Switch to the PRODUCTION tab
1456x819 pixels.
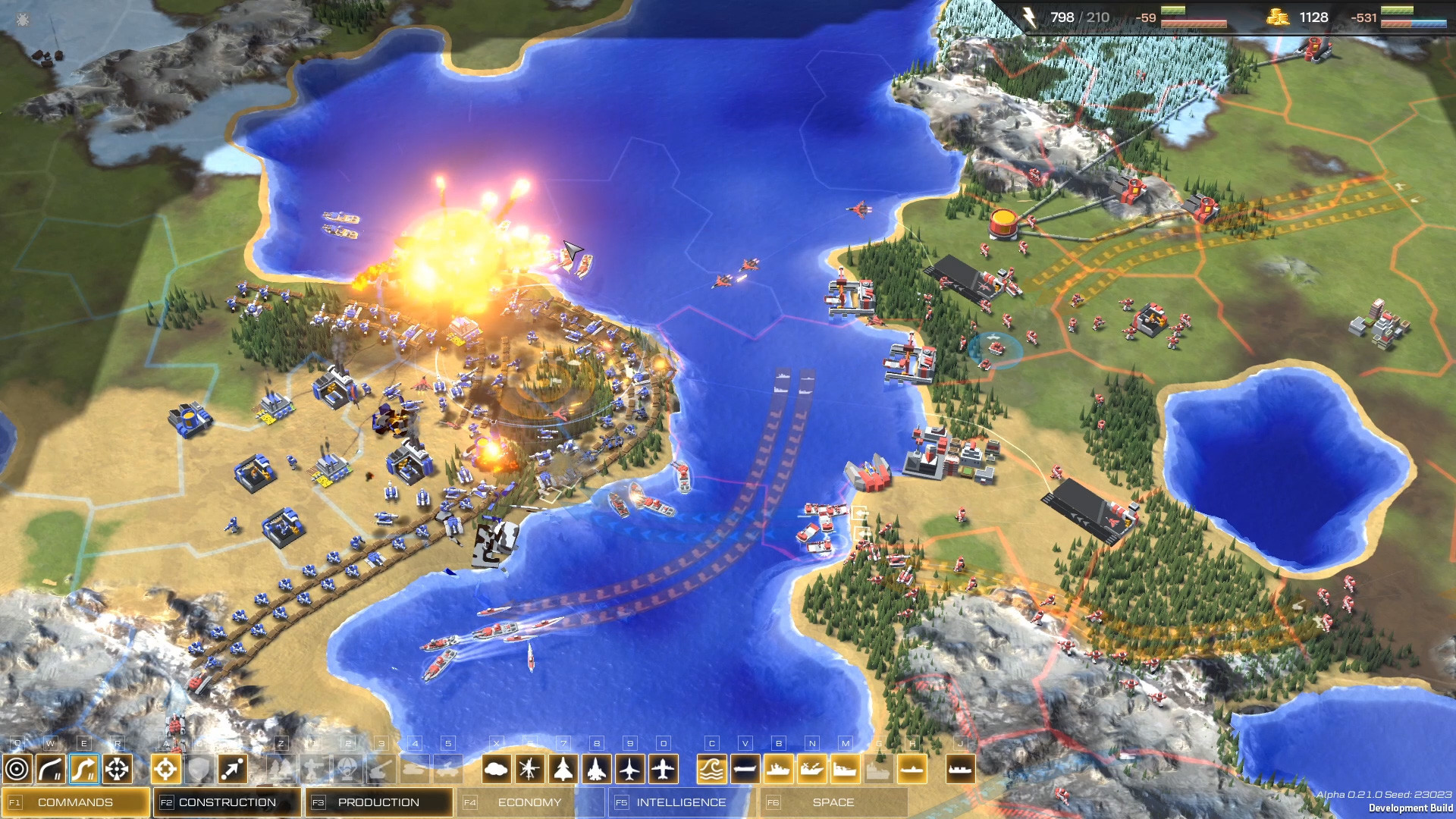tap(377, 802)
